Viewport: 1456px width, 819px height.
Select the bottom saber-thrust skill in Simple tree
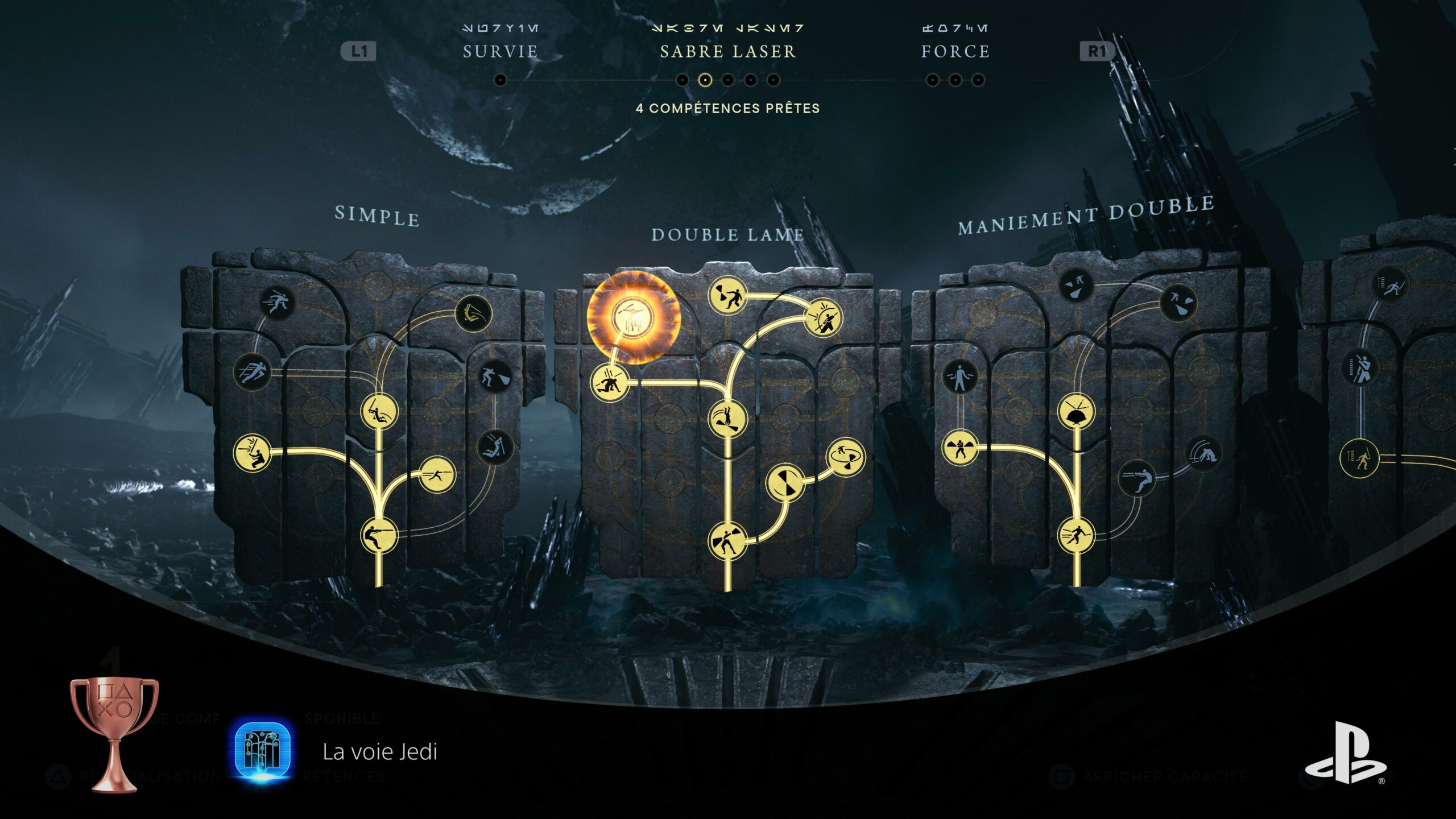click(379, 535)
